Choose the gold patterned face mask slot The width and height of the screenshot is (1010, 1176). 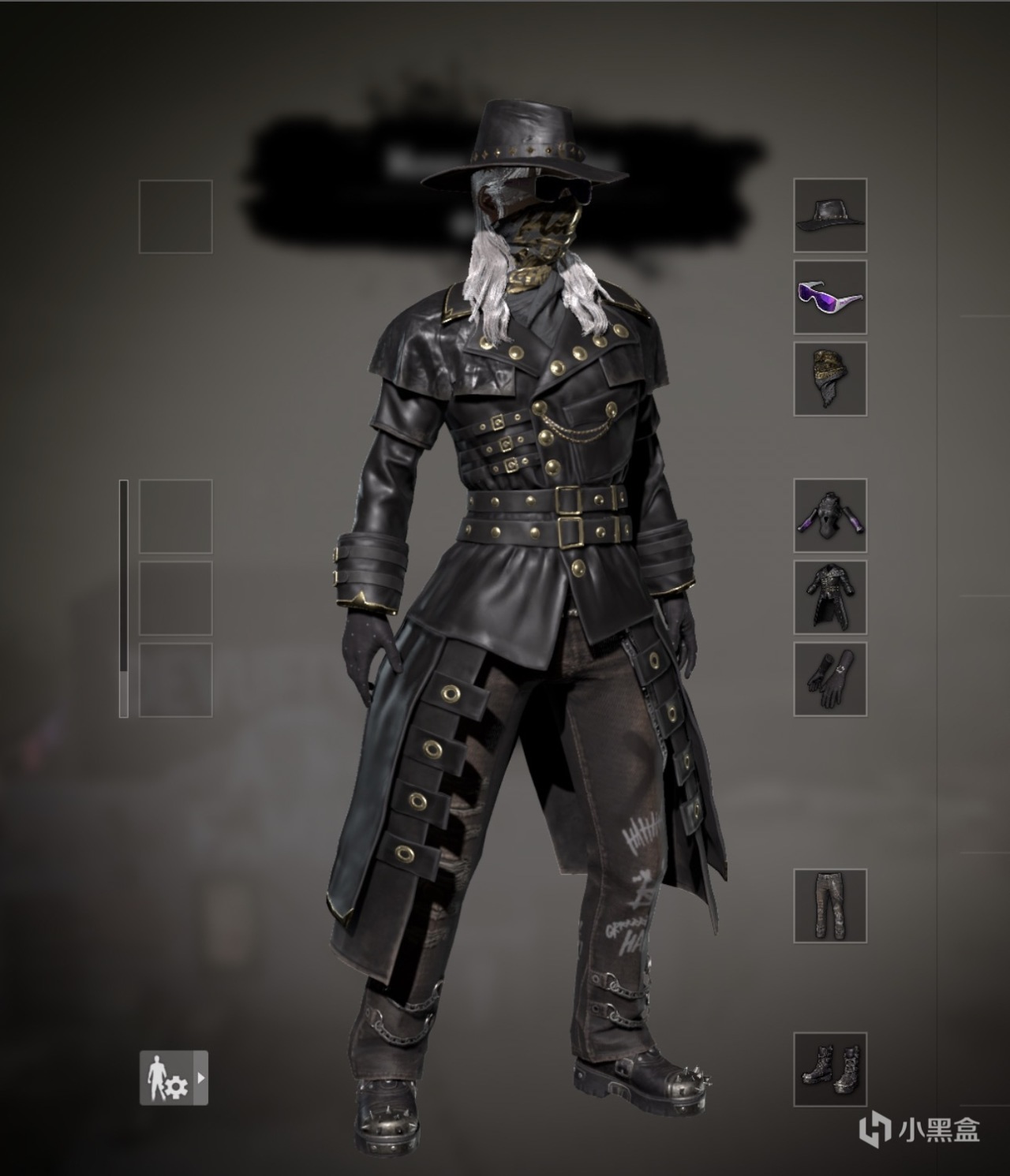coord(830,379)
